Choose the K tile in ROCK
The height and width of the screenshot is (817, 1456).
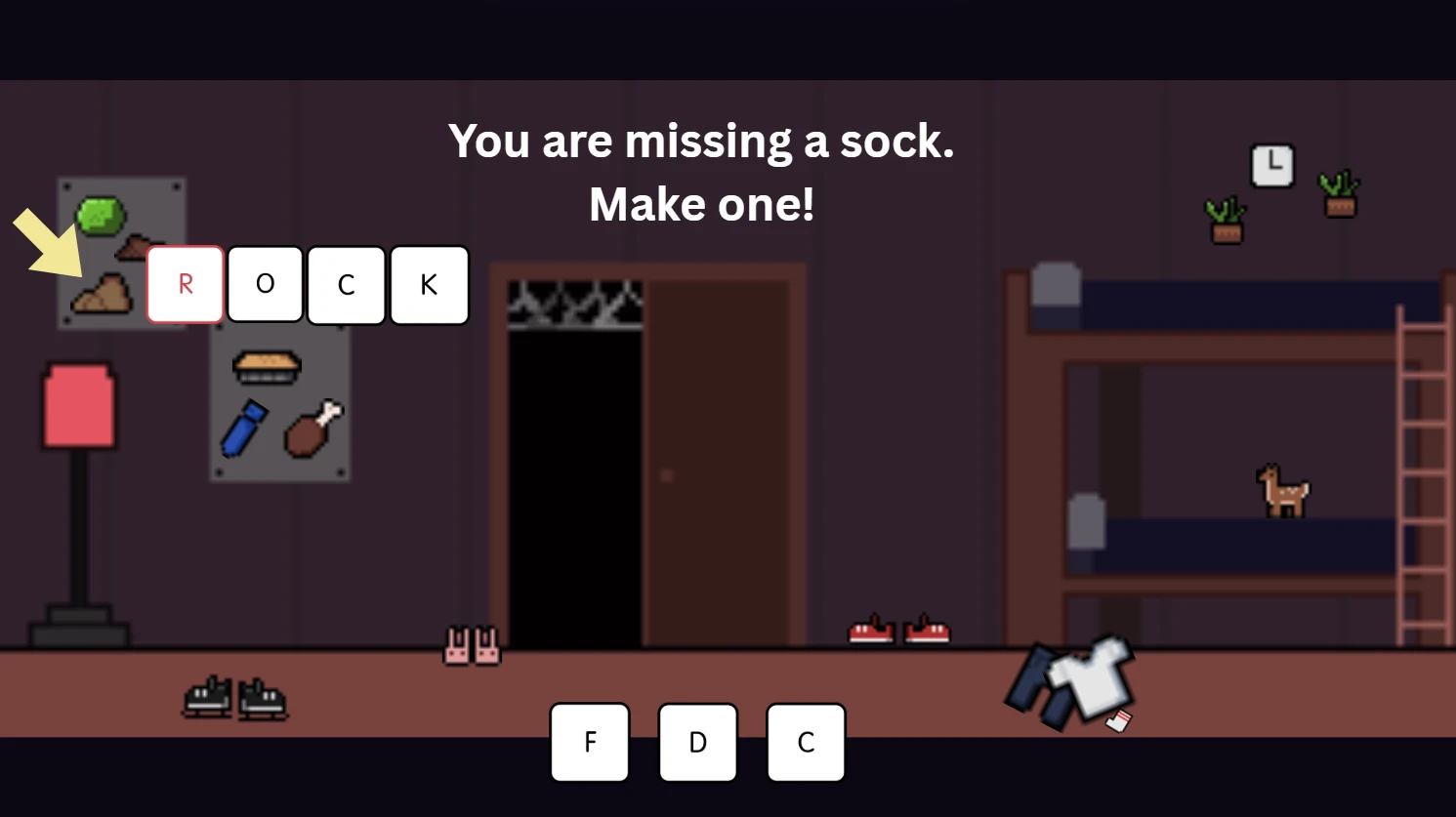[x=429, y=284]
